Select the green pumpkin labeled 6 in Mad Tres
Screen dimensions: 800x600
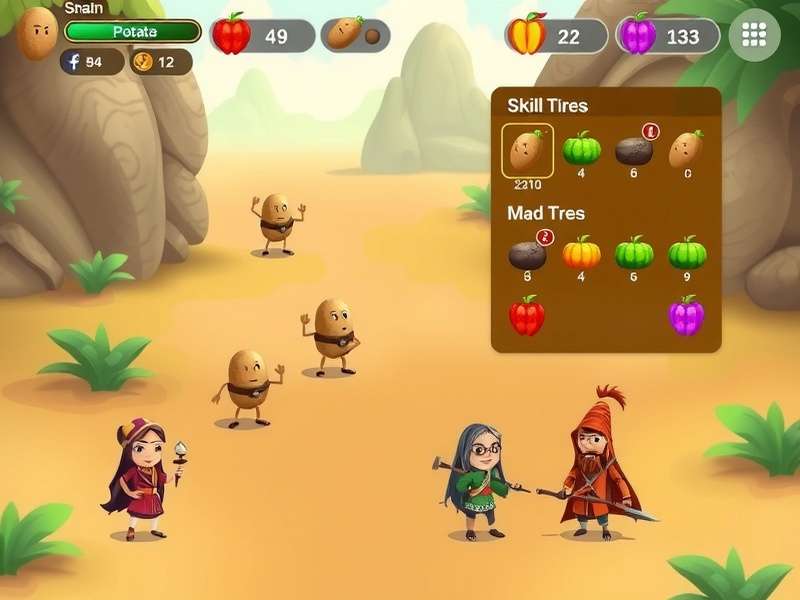(x=634, y=253)
